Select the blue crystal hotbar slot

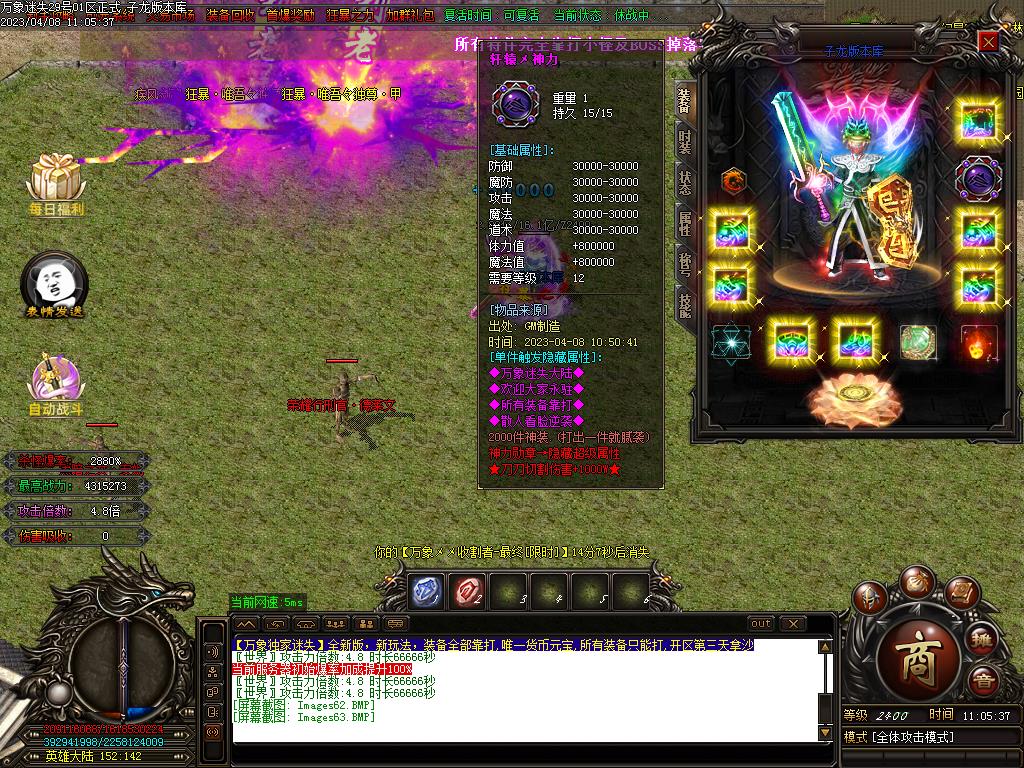point(428,591)
